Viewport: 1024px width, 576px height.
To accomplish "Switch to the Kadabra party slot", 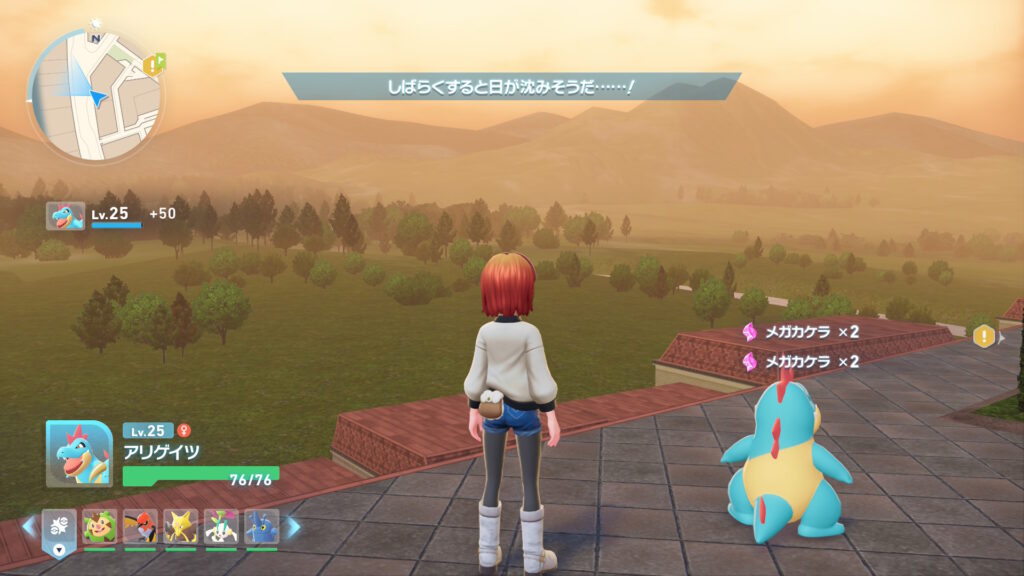I will pos(181,526).
